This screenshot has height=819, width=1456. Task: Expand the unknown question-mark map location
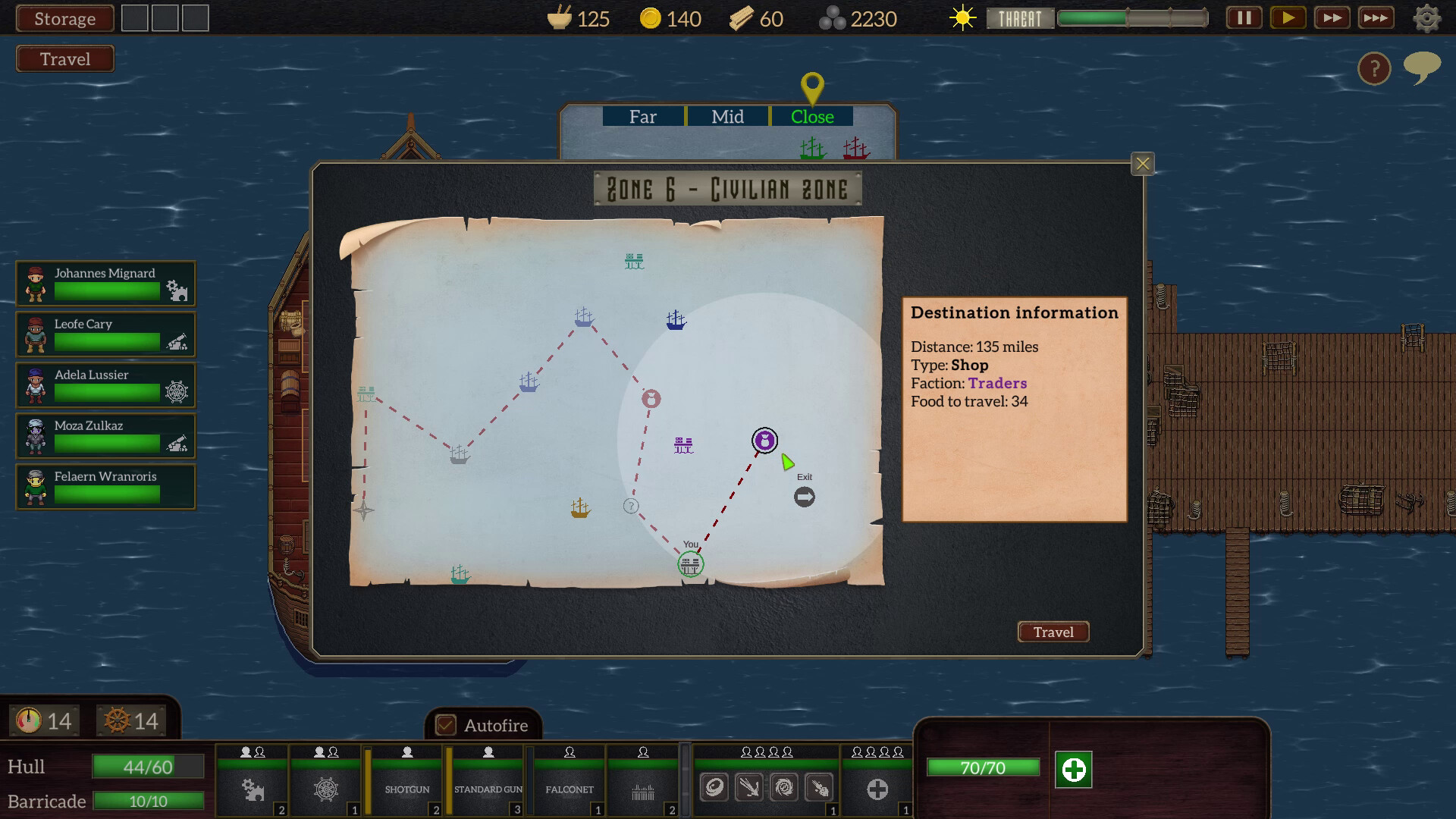pyautogui.click(x=630, y=507)
